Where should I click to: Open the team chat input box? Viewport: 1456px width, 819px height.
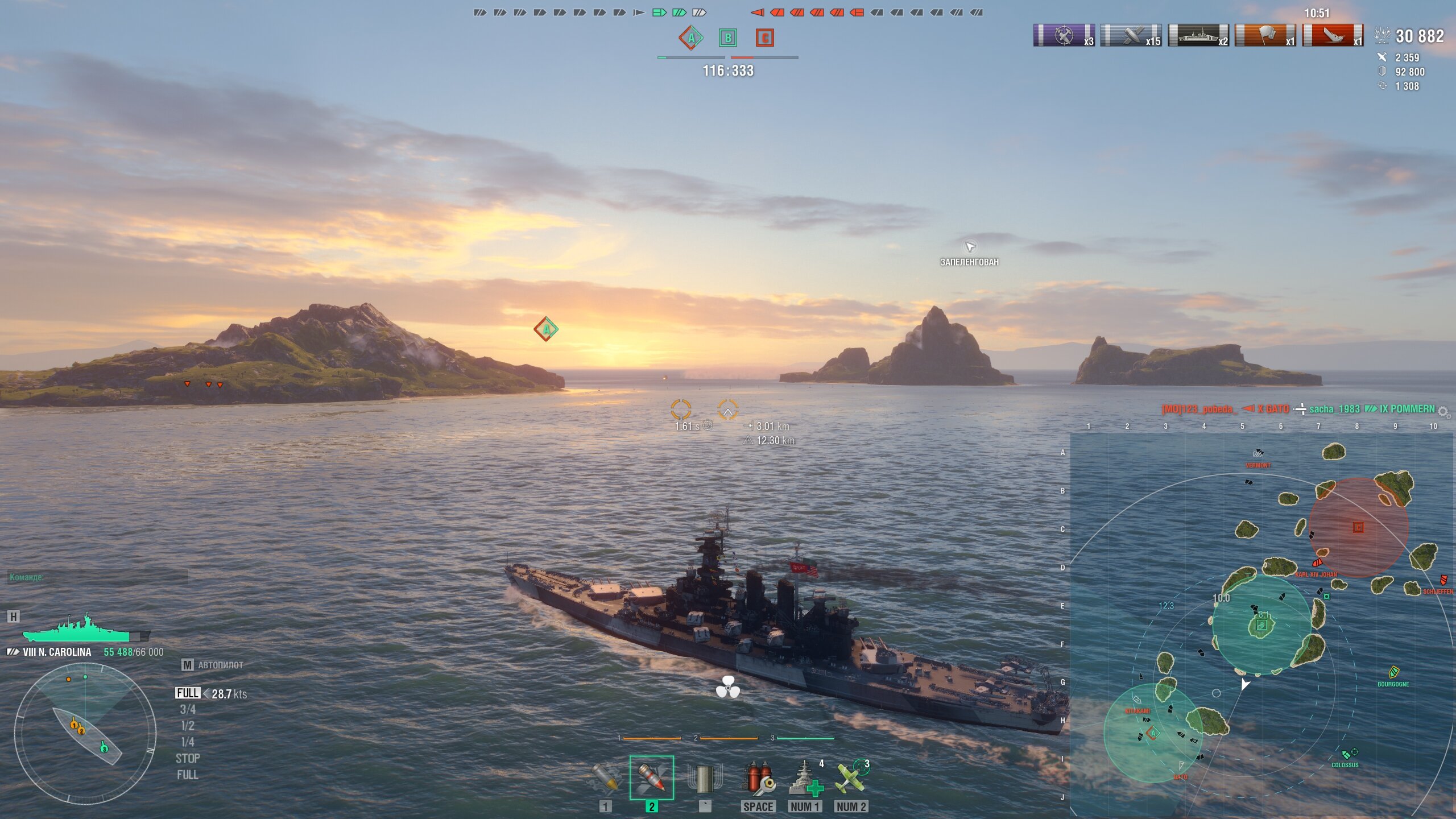(98, 577)
